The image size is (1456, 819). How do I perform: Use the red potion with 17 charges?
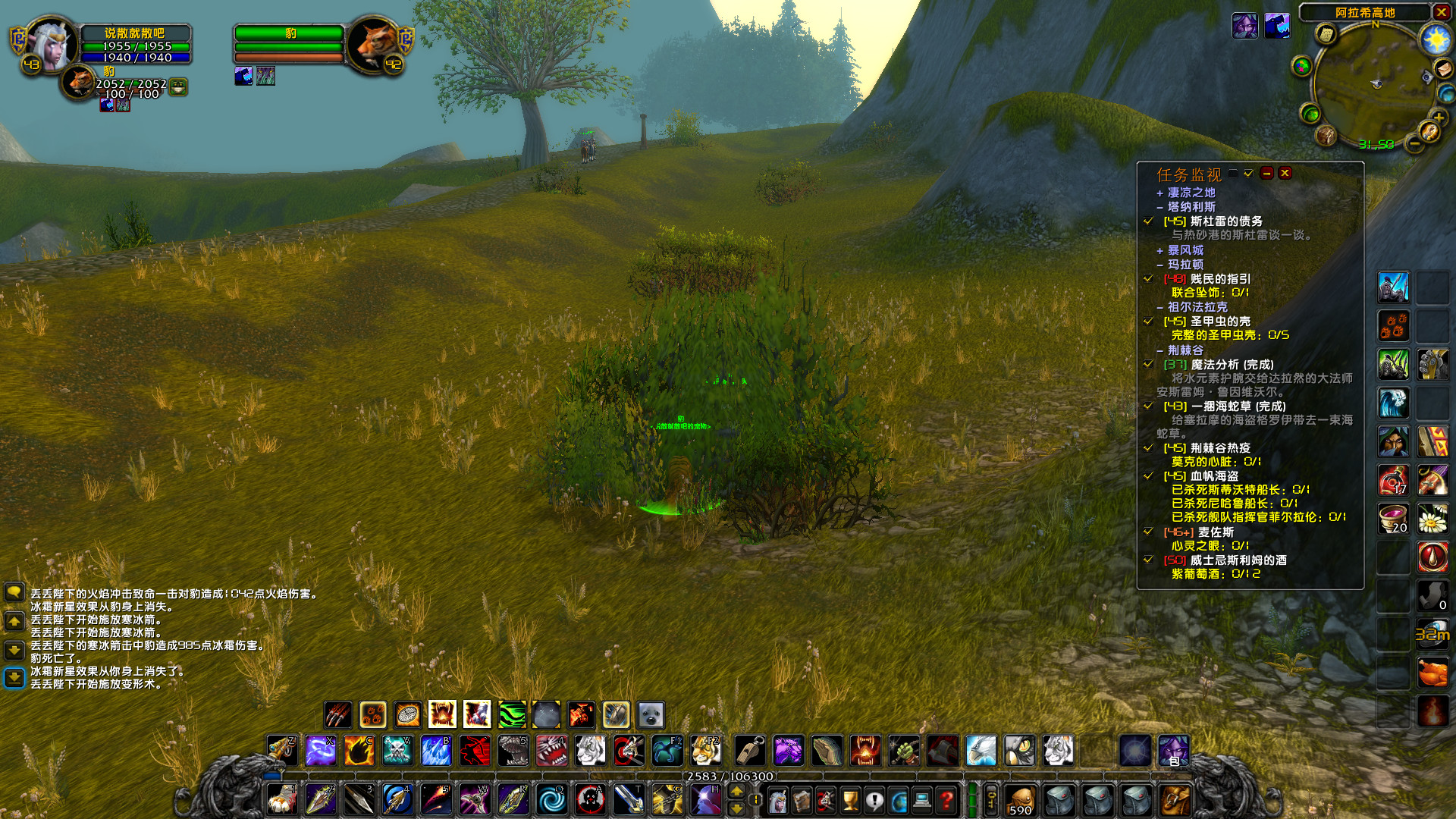coord(1393,480)
